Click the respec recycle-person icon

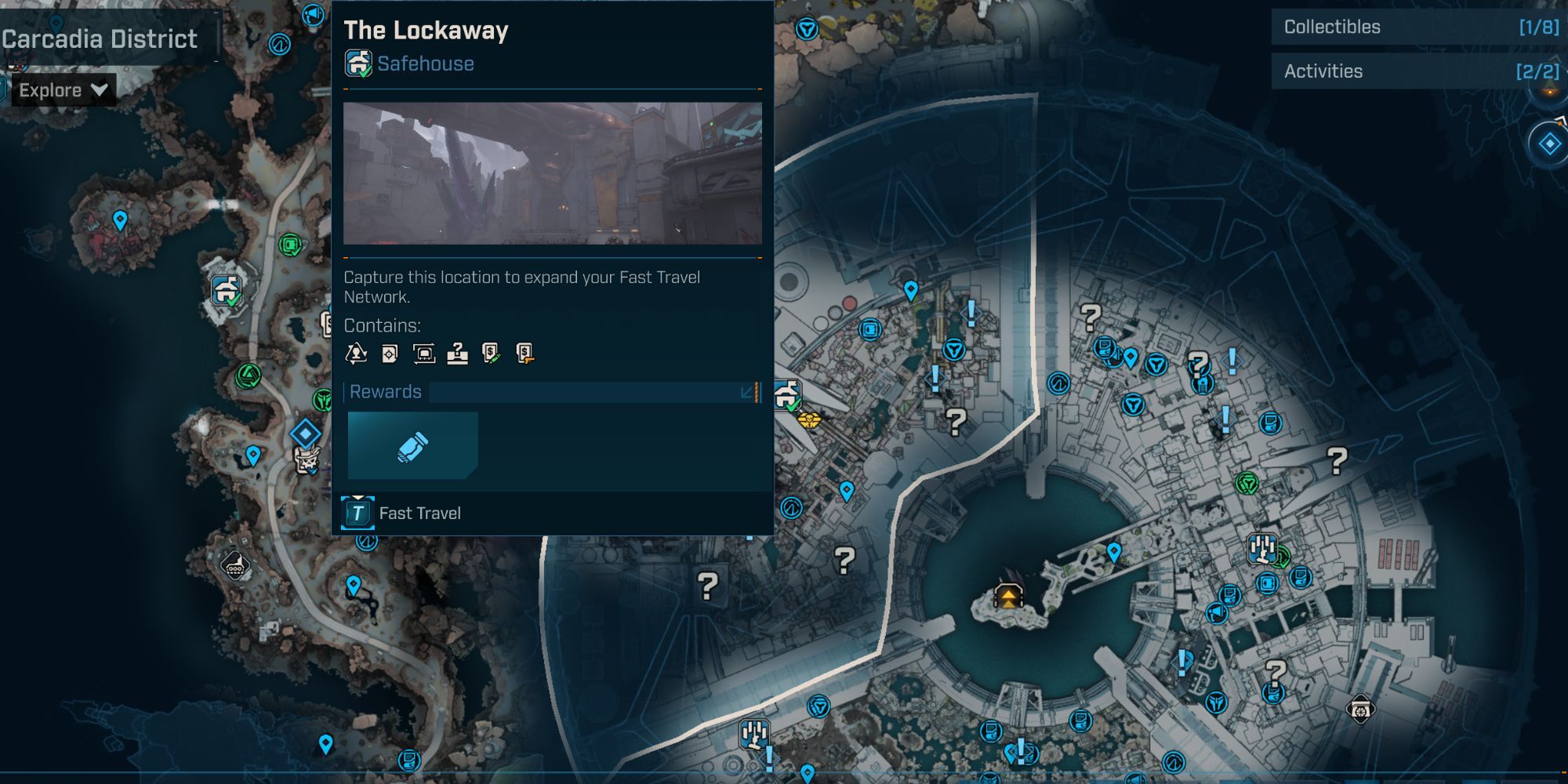click(x=356, y=354)
